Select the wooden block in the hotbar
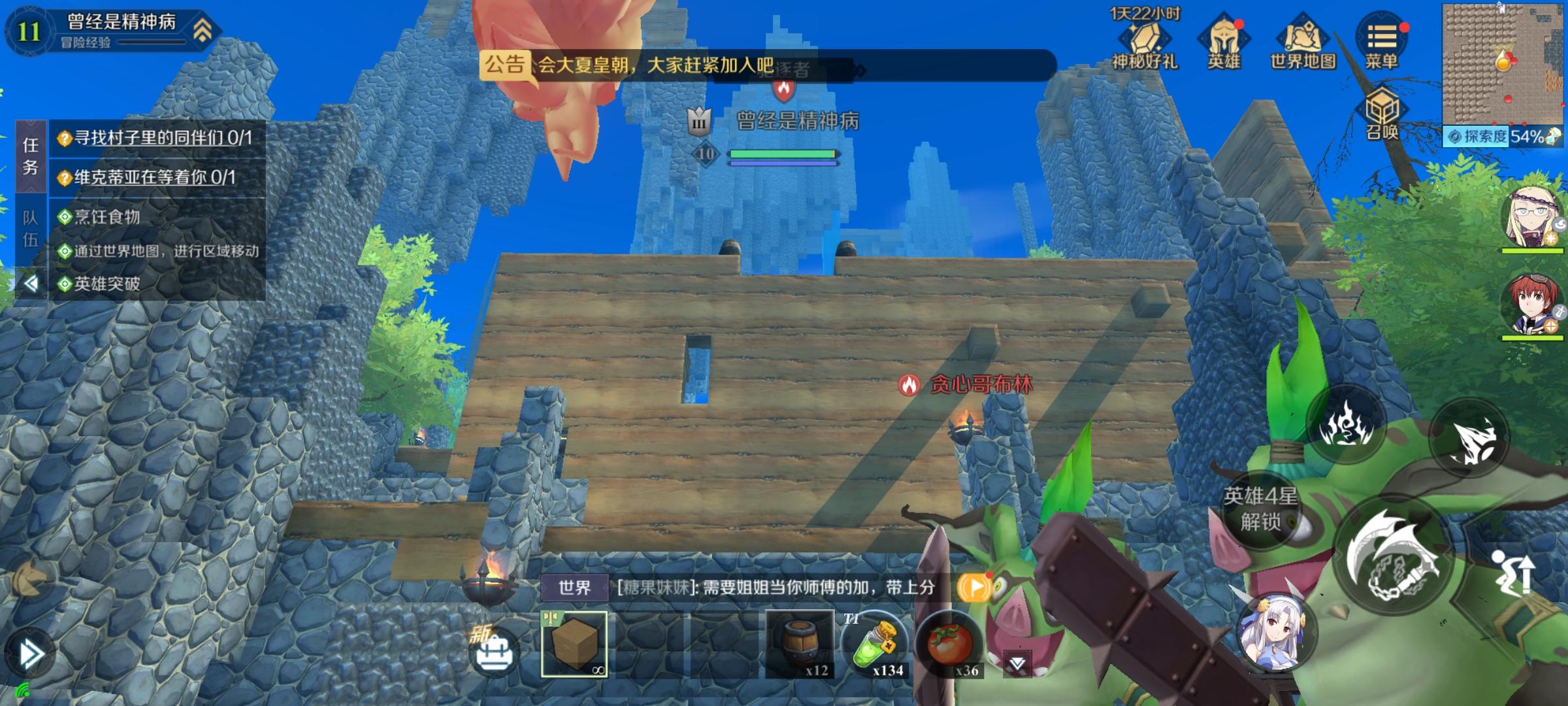Viewport: 1568px width, 706px height. point(576,646)
